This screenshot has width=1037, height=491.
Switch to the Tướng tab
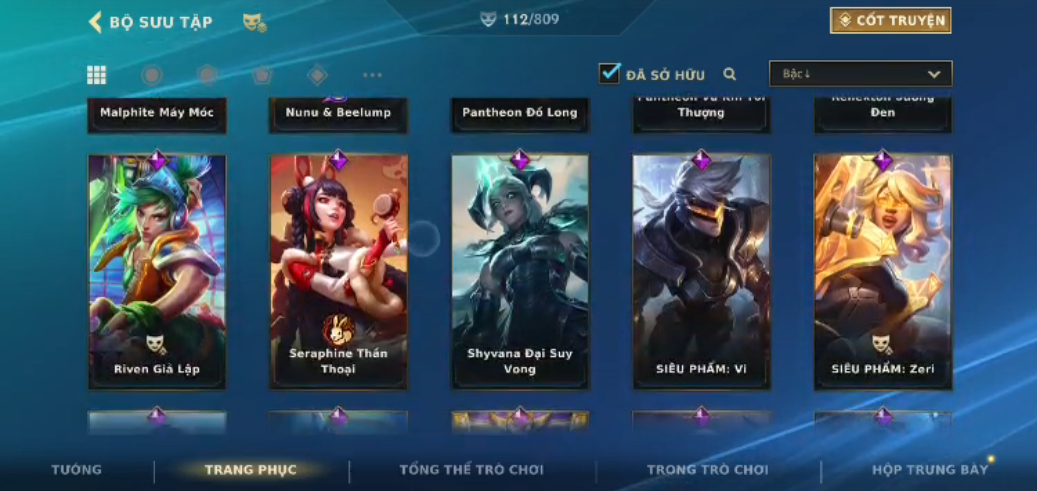click(x=77, y=470)
